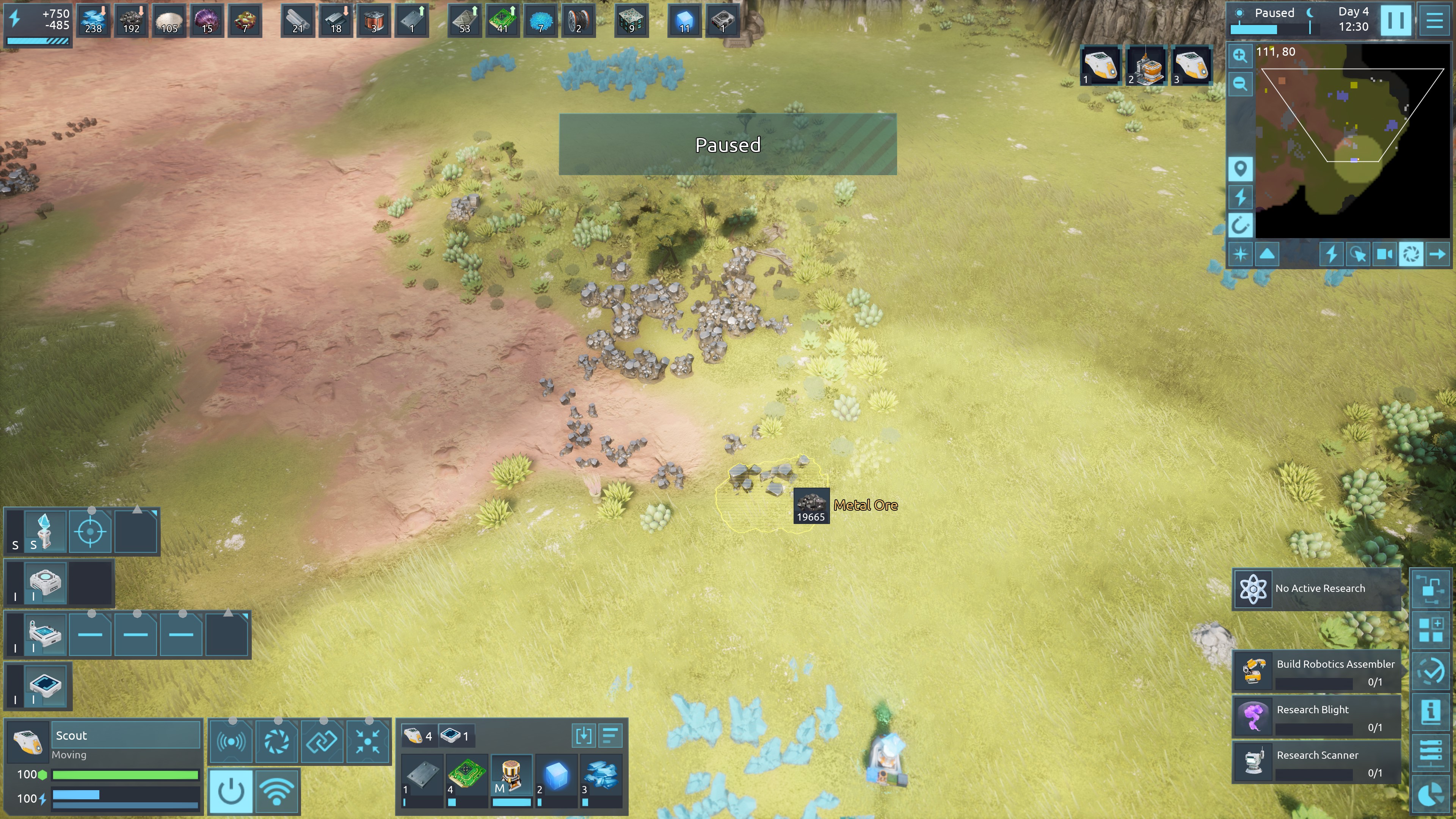Activate the chain link ability button
Screen dimensions: 1456x819
322,741
